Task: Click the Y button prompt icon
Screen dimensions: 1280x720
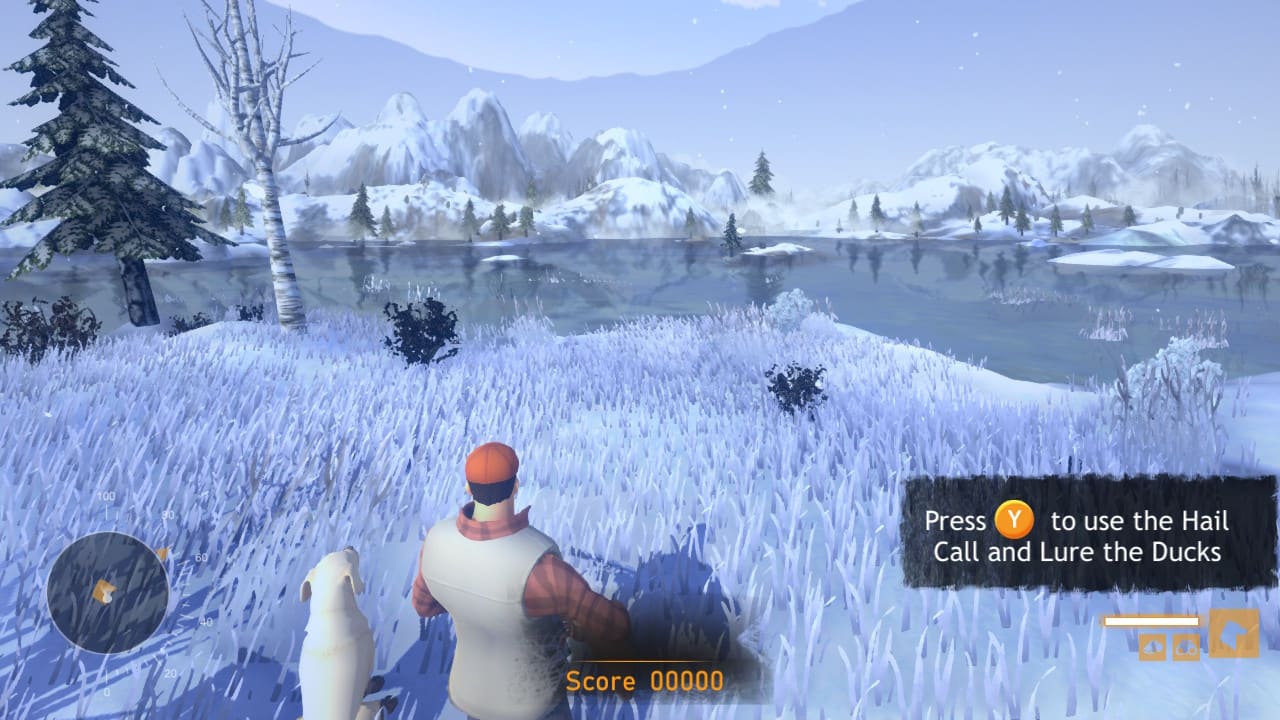Action: pos(1014,521)
